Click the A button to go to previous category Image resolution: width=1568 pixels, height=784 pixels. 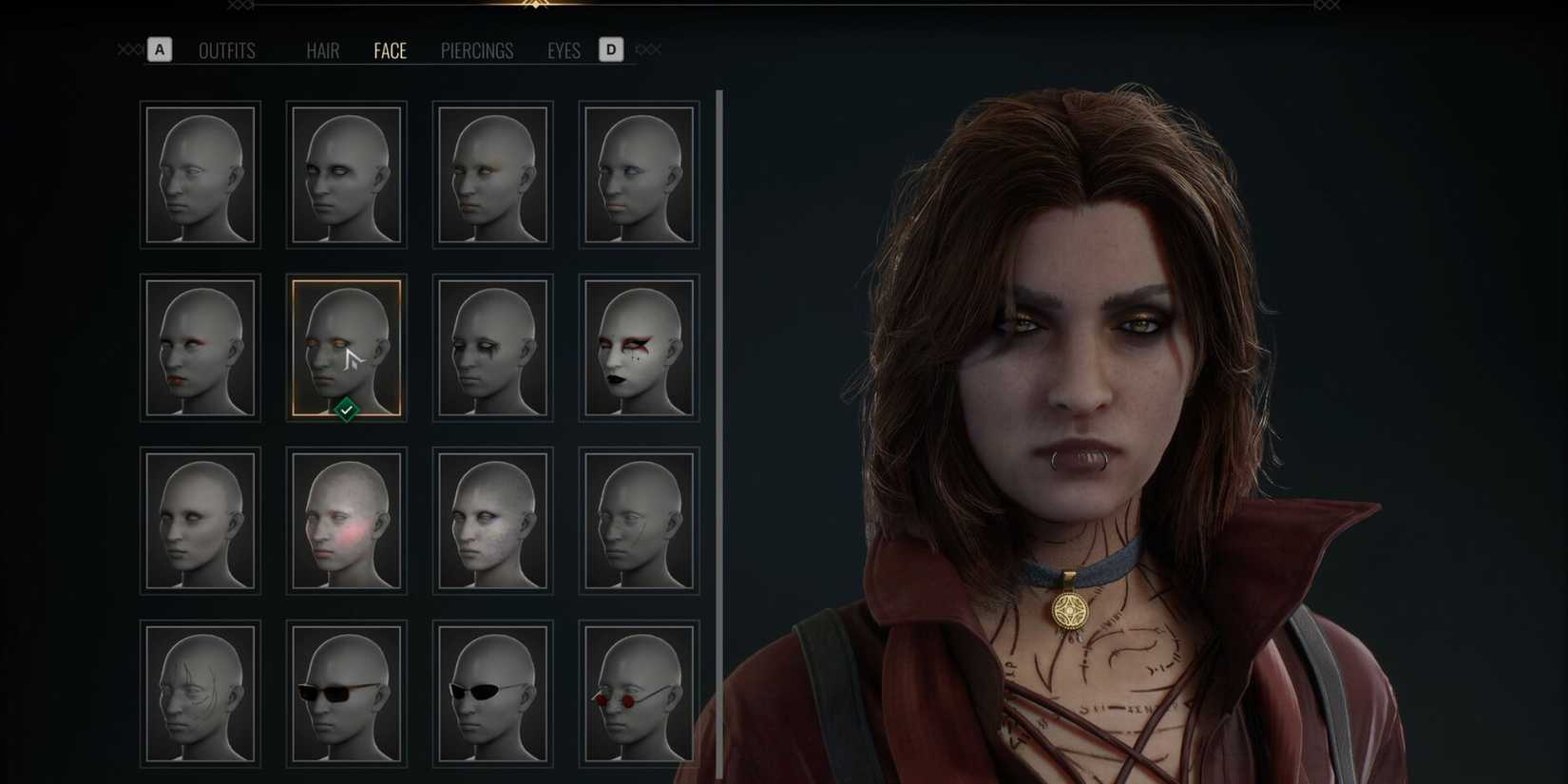coord(159,49)
